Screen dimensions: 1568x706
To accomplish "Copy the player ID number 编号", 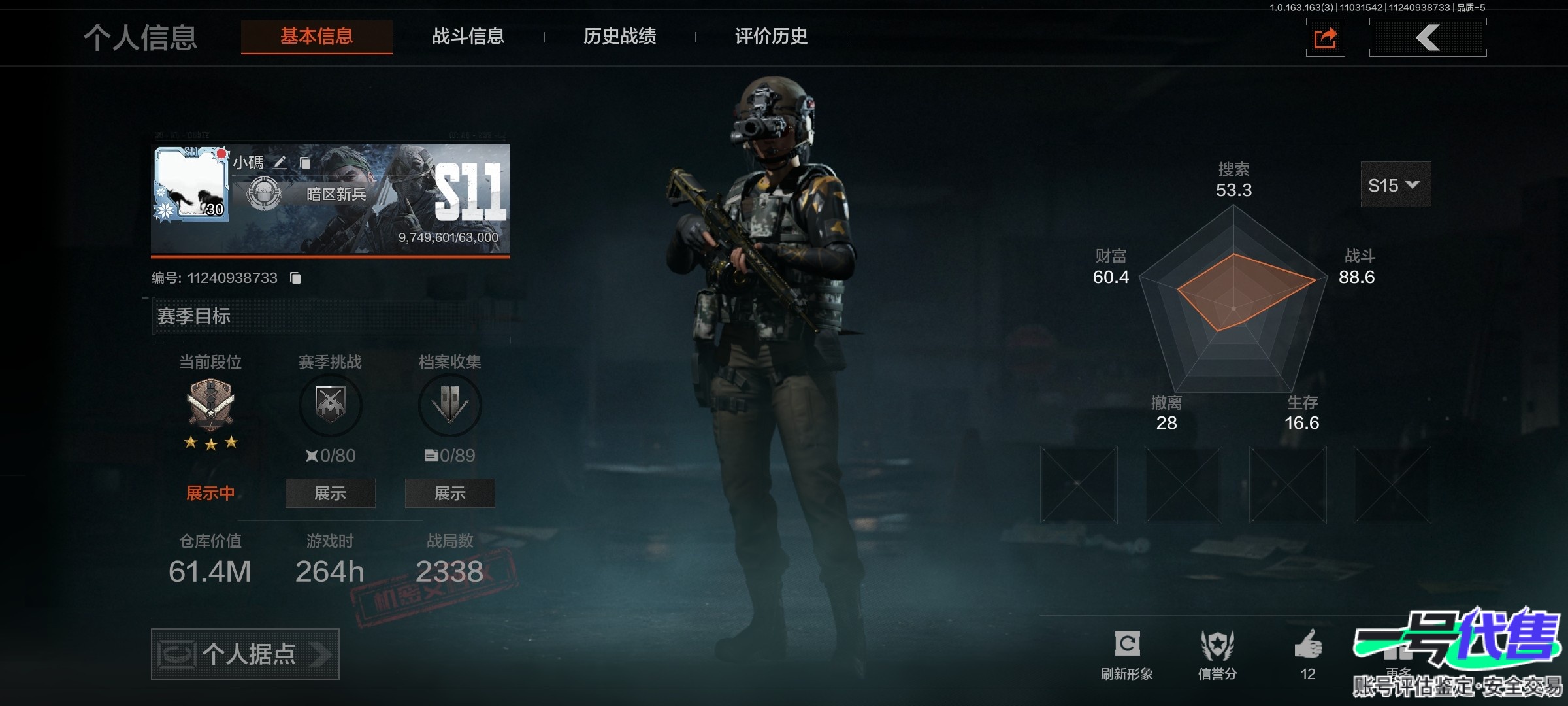I will point(295,278).
